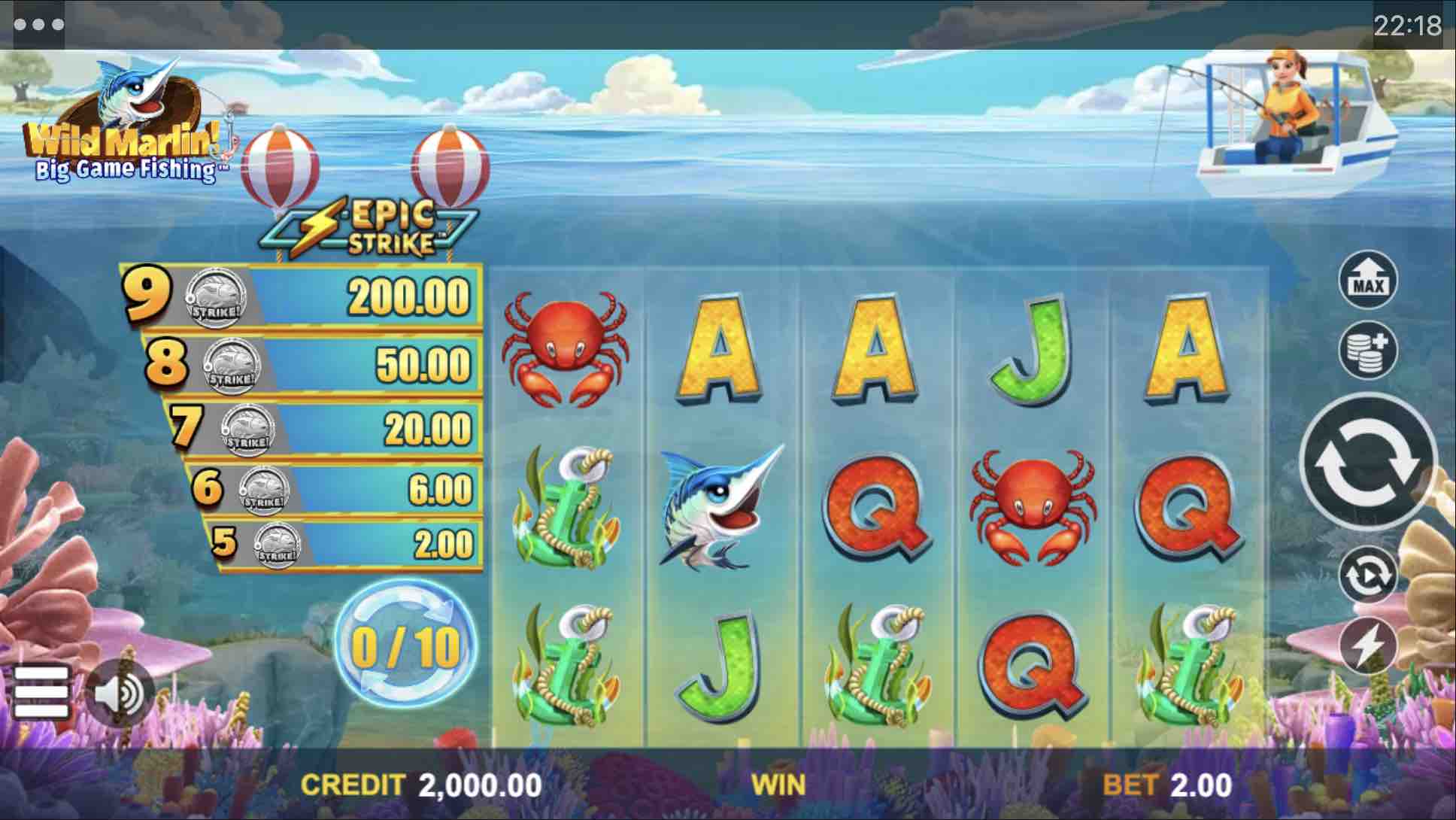The width and height of the screenshot is (1456, 820).
Task: Open the coin stack bet settings
Action: coord(1368,350)
